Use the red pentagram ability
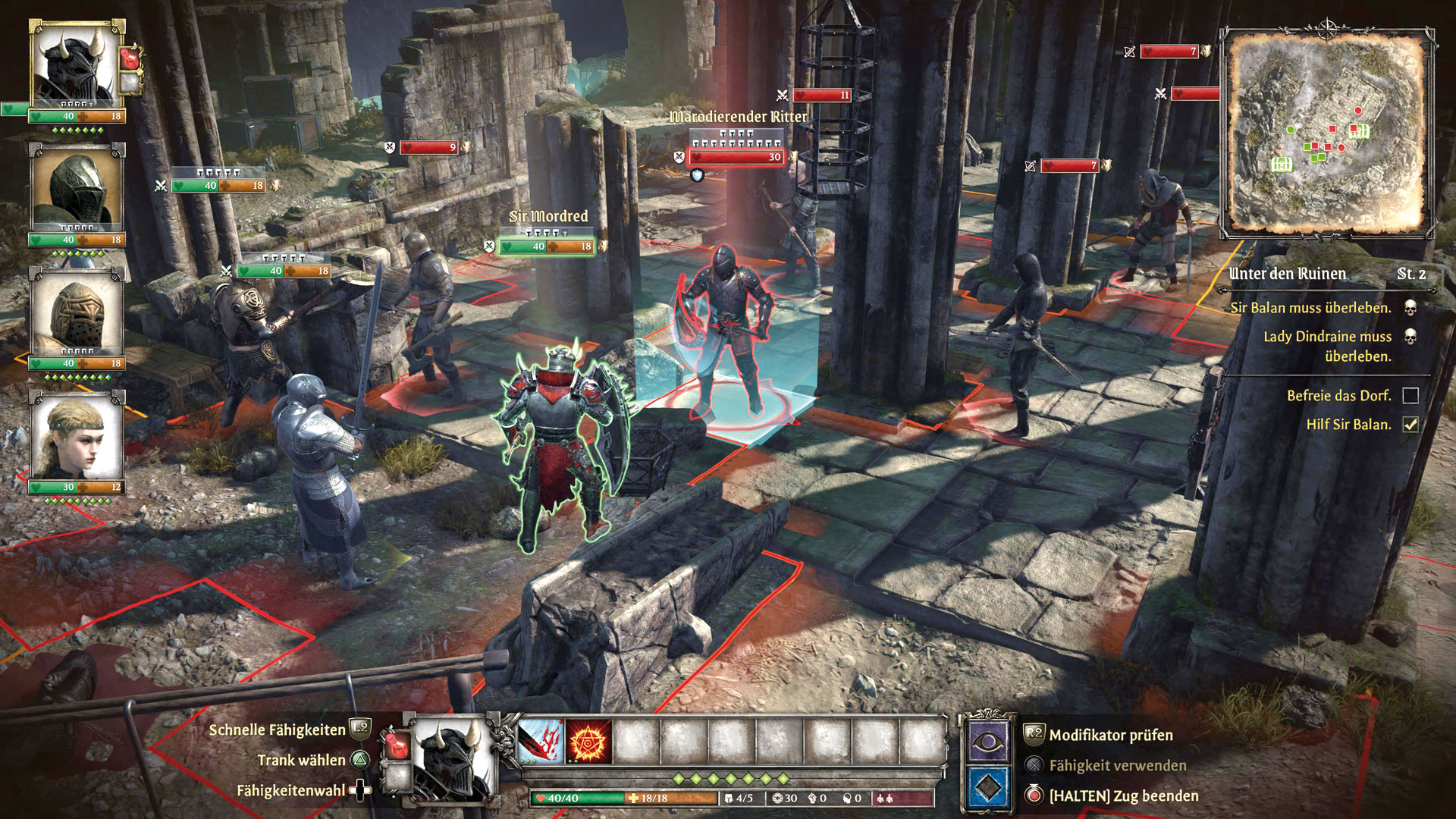Screen dimensions: 1456x819 tap(588, 741)
